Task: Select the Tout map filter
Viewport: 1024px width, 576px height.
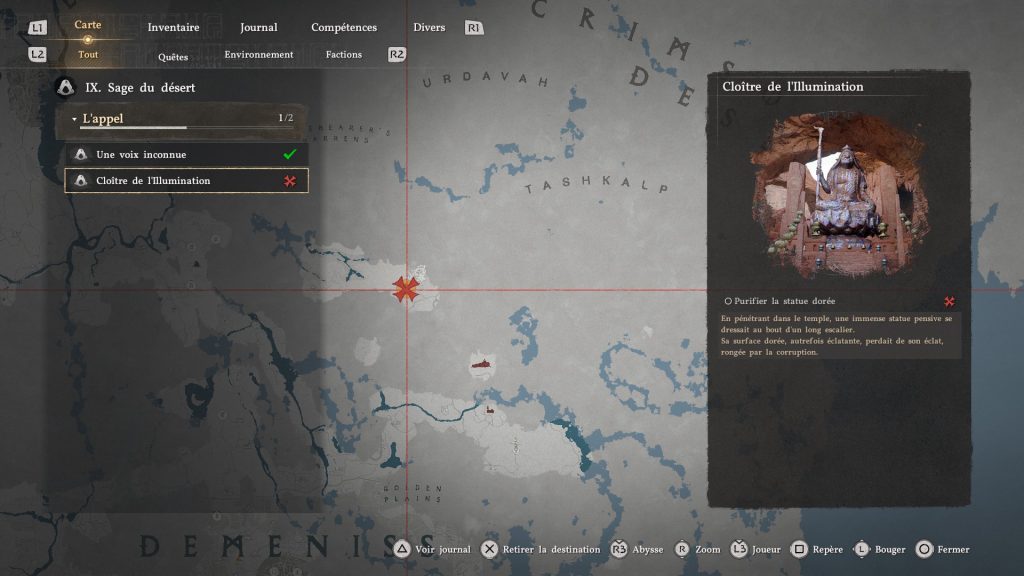Action: 88,54
